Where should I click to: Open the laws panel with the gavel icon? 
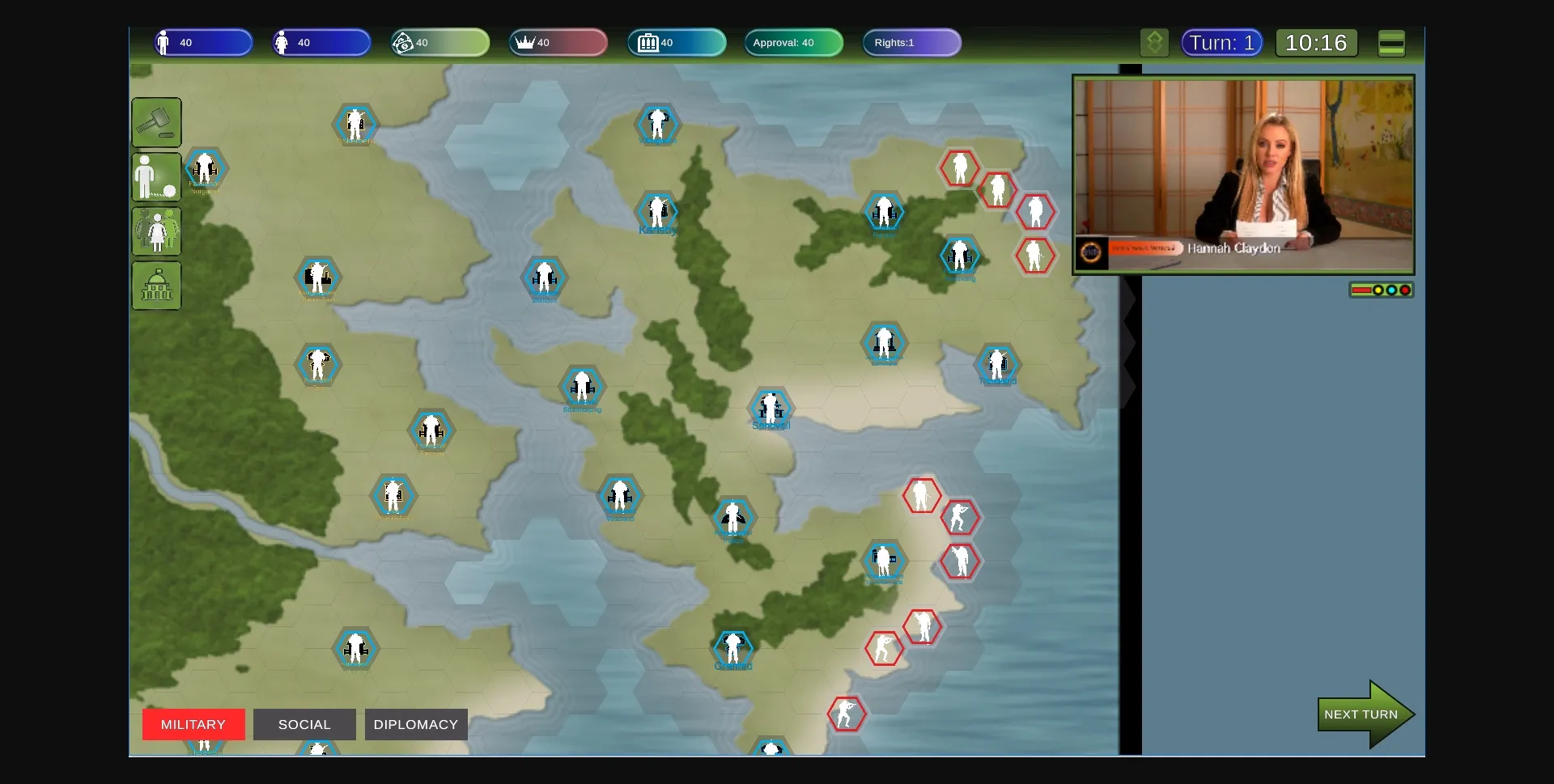coord(156,122)
